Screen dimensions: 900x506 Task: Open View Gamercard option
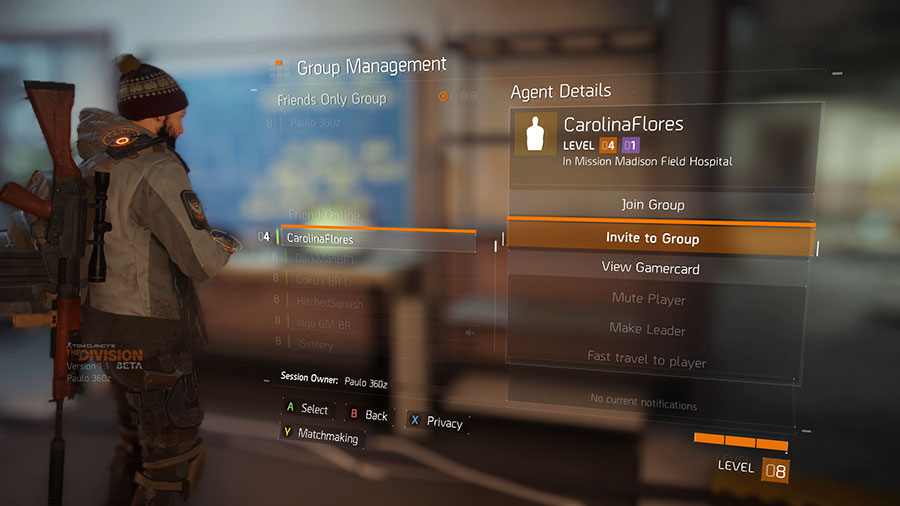pos(650,268)
